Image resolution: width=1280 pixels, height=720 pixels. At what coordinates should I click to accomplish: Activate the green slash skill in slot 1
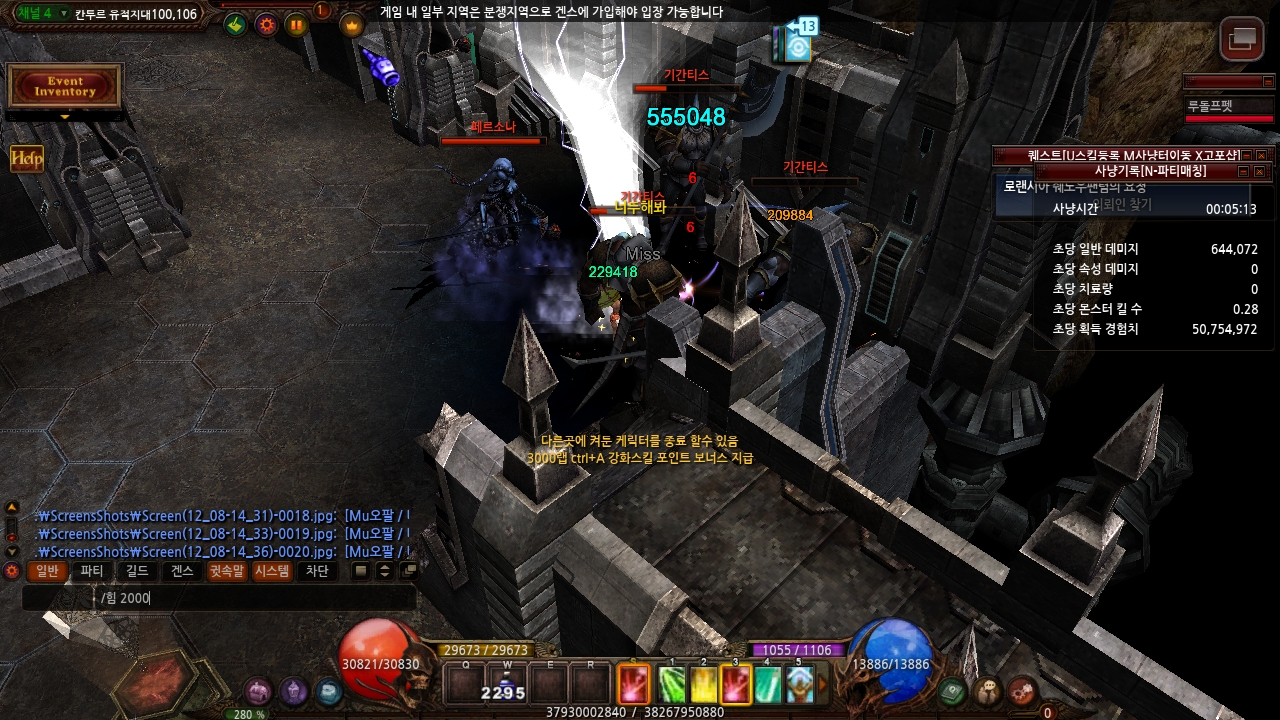672,685
